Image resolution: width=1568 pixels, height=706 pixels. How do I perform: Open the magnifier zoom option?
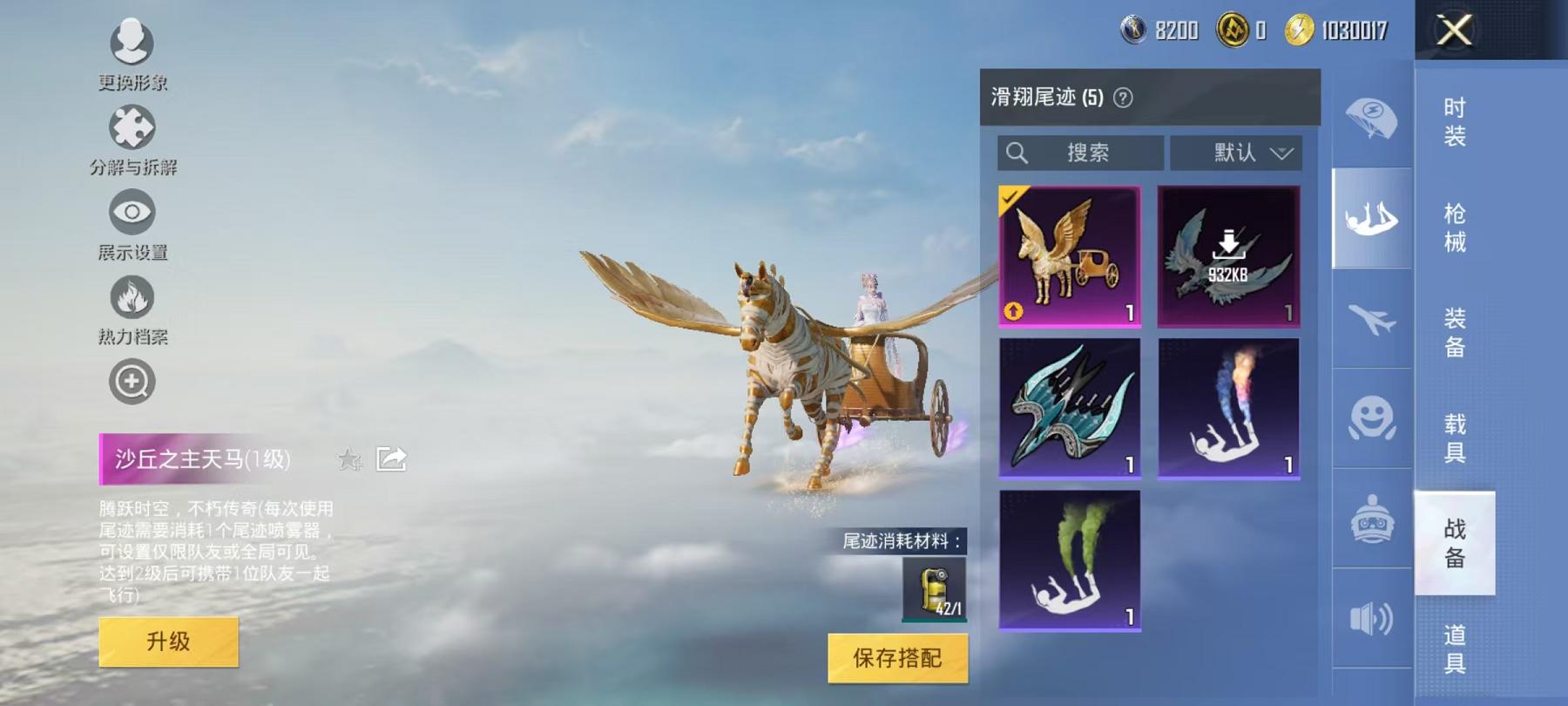pyautogui.click(x=131, y=381)
